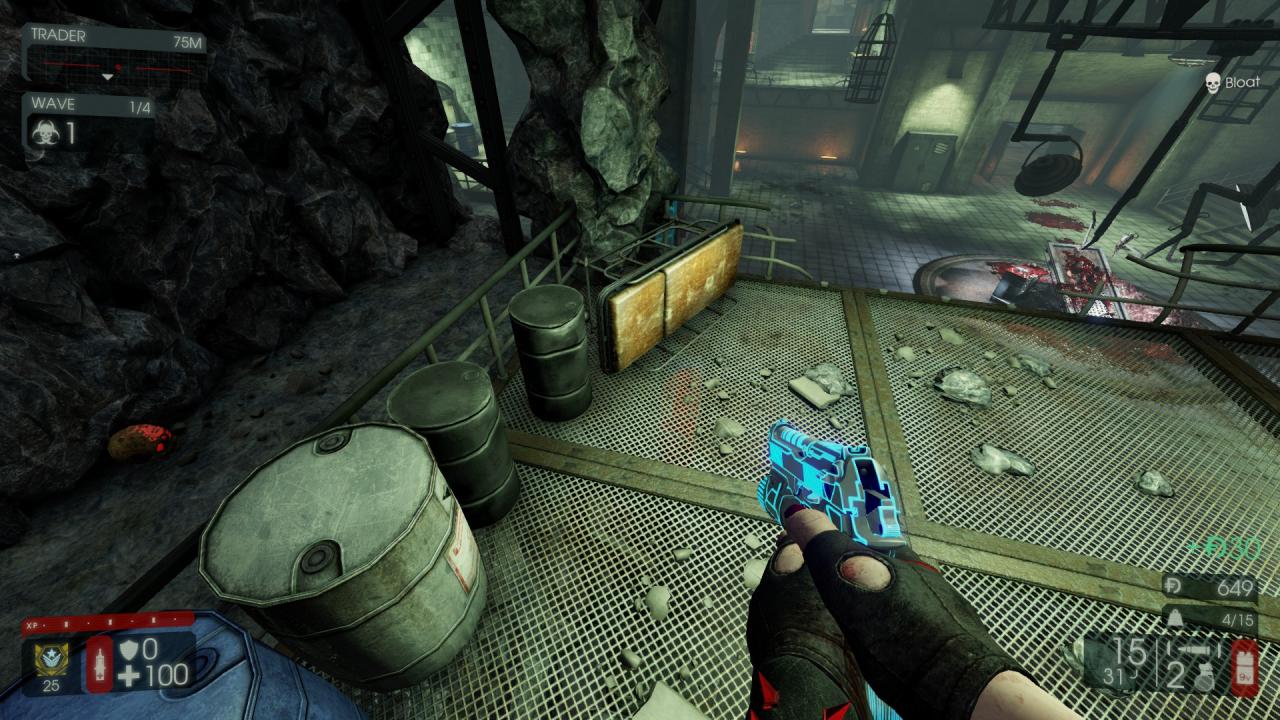Click the carry weight icon
Screen dimensions: 1280x720
coord(1177,618)
